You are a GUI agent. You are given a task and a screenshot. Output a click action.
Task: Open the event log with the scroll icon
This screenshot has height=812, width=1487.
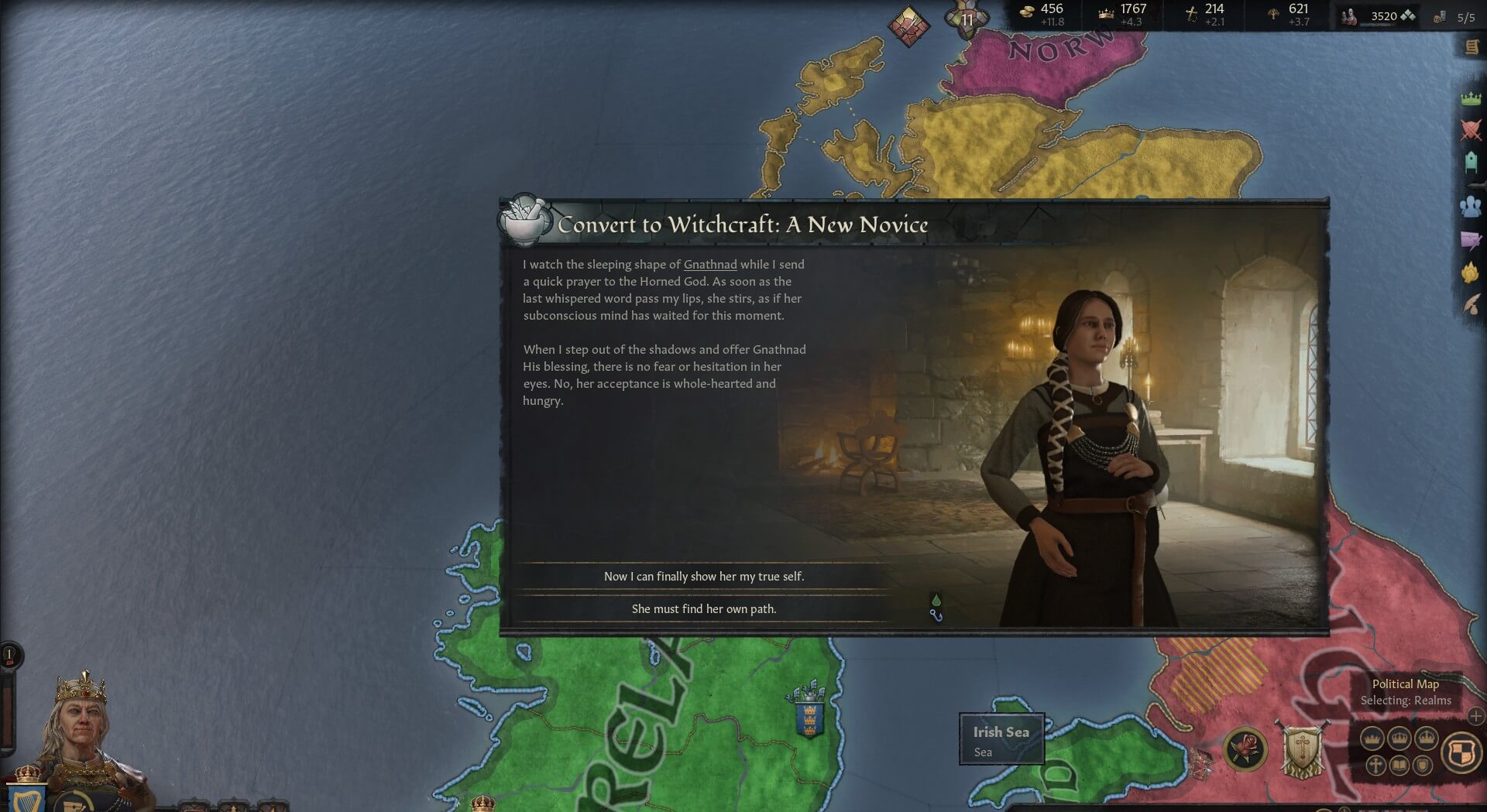pos(1472,46)
